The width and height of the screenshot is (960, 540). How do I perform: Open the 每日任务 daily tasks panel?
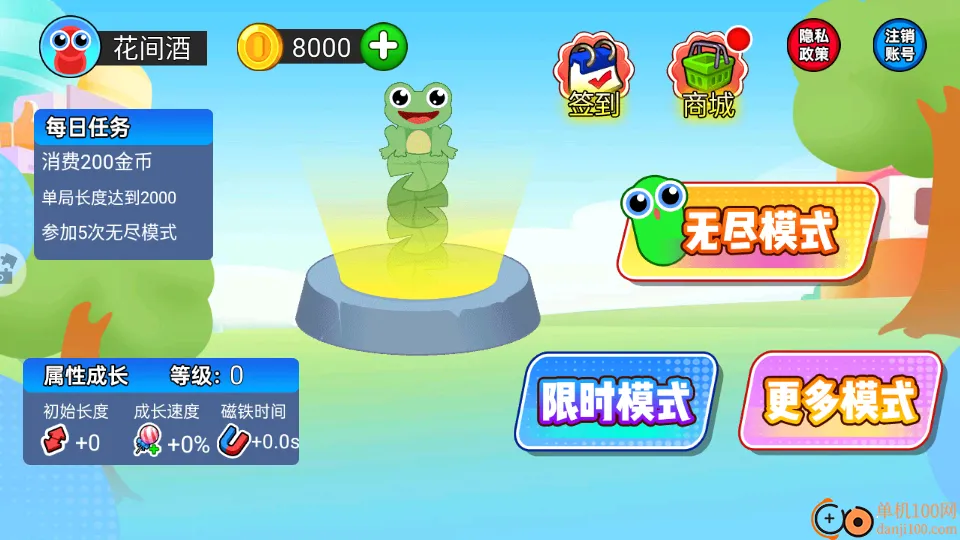[123, 127]
